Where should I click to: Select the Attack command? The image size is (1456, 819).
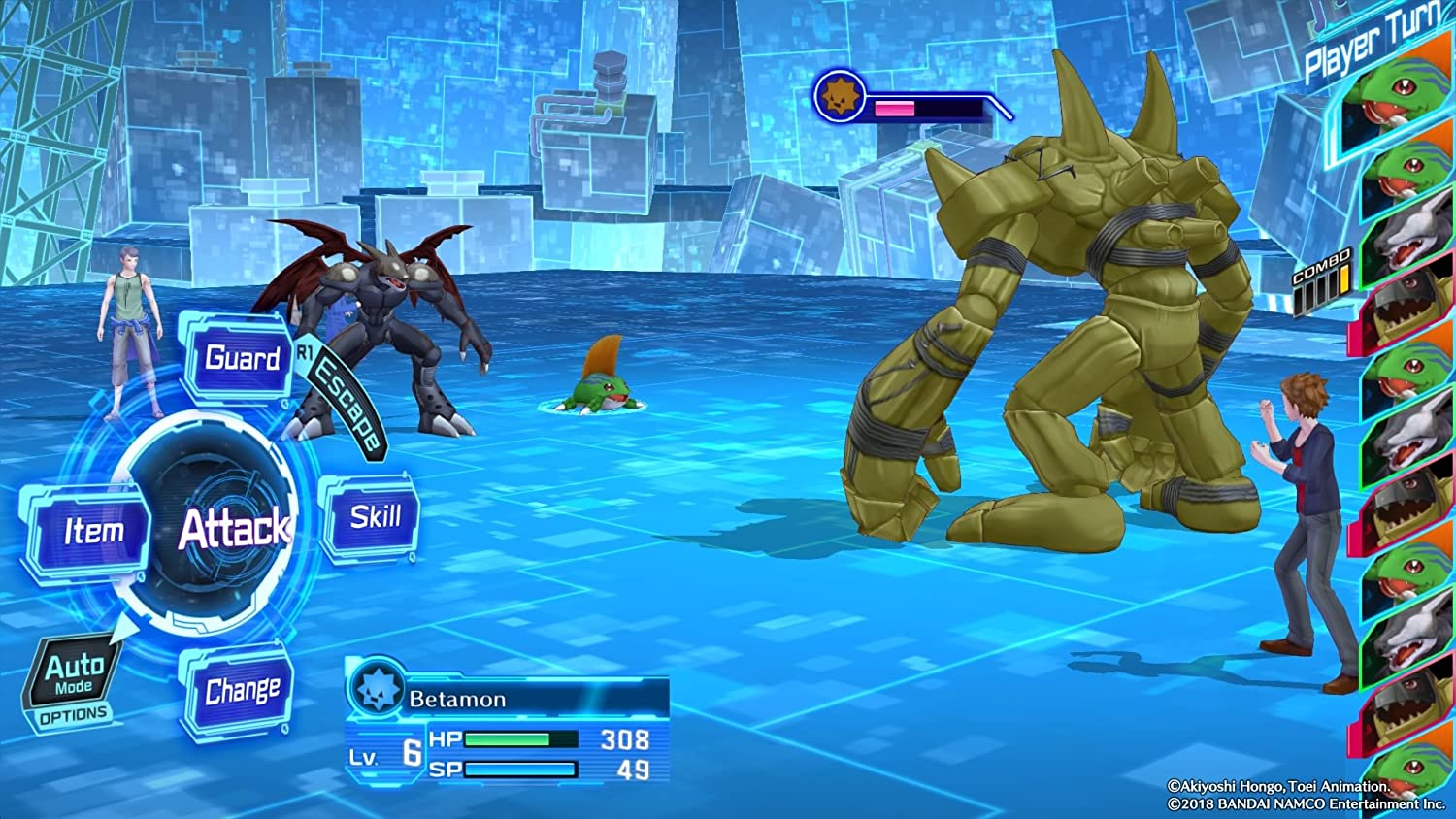233,529
